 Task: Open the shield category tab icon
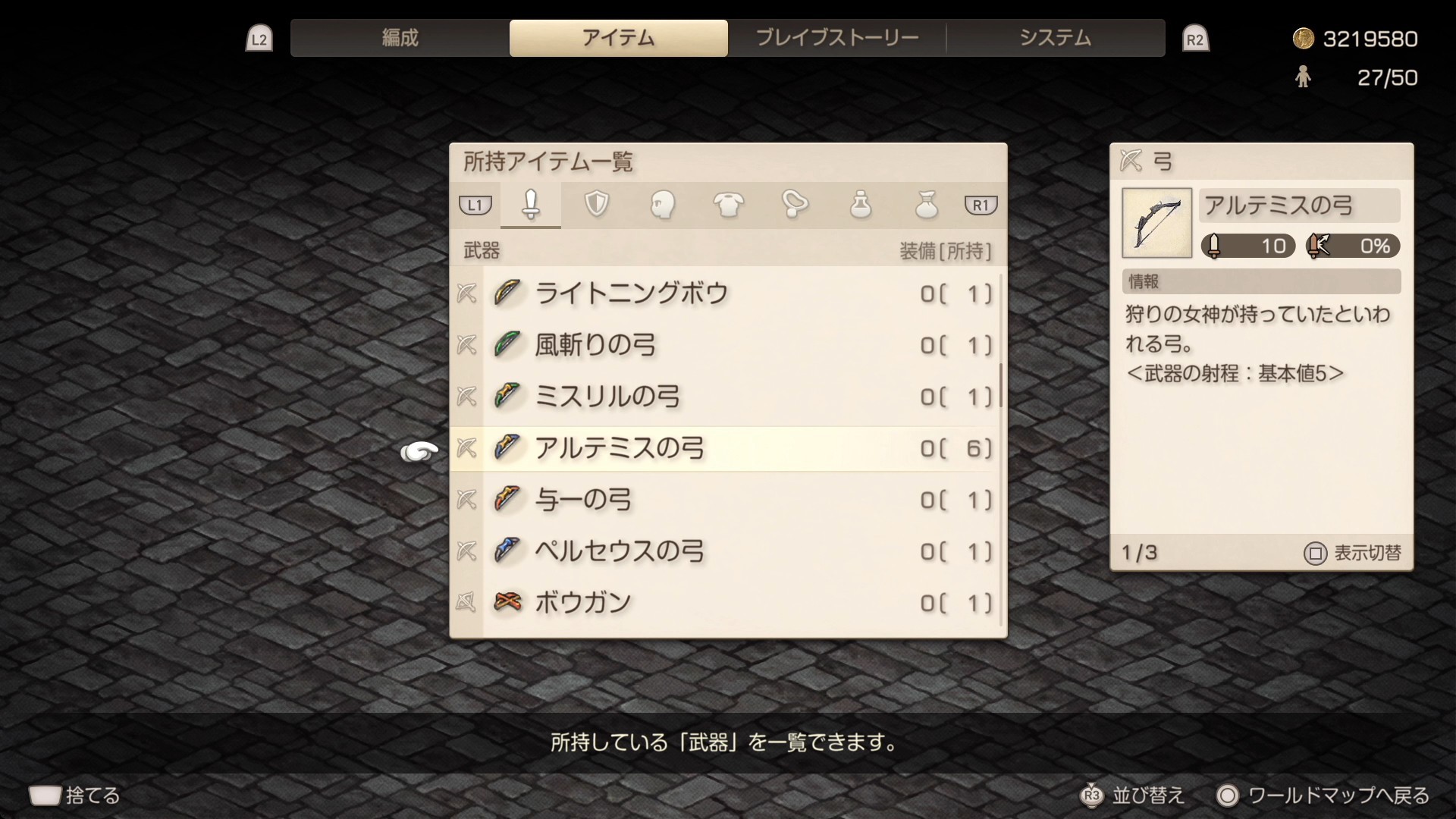pos(597,205)
